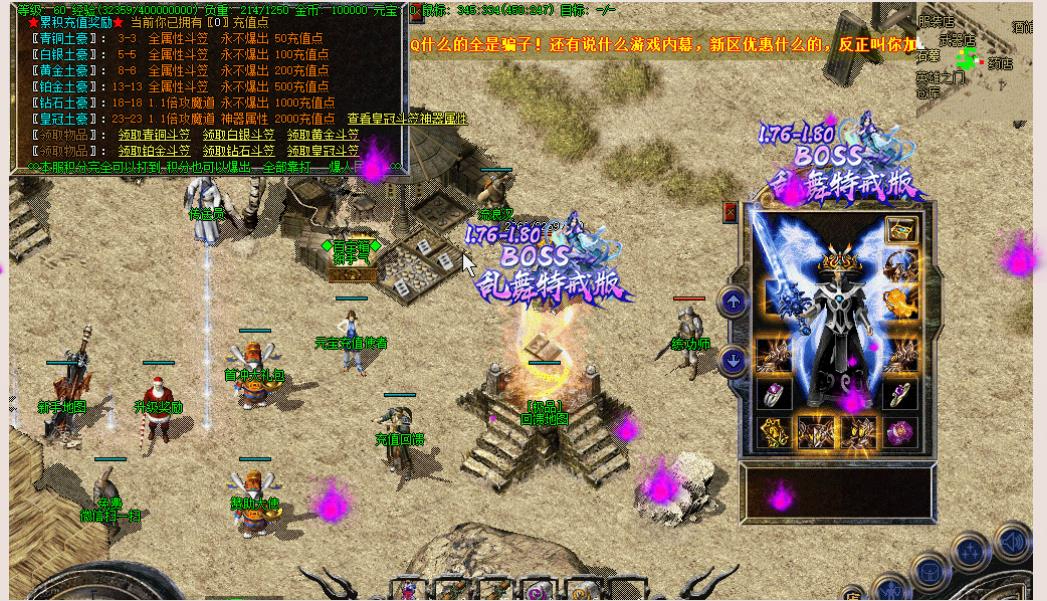
Task: Close the character equipment panel
Action: pos(730,212)
